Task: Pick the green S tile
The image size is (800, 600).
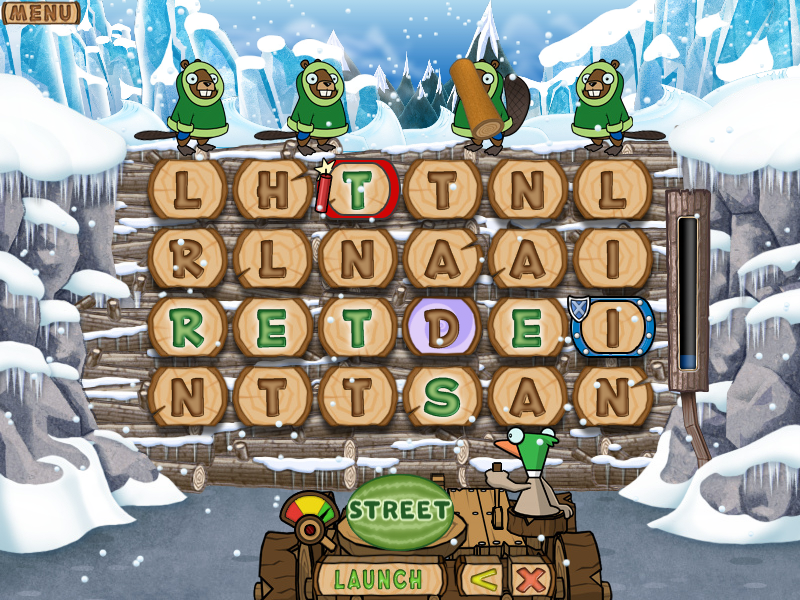Action: coord(442,396)
